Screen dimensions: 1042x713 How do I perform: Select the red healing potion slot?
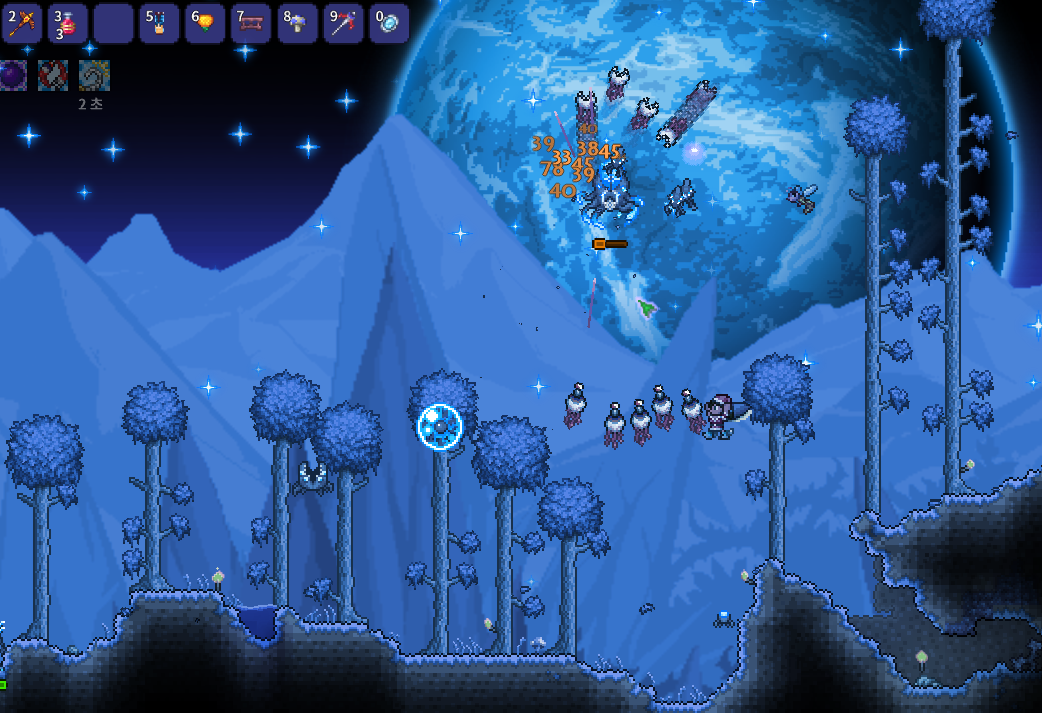point(67,23)
